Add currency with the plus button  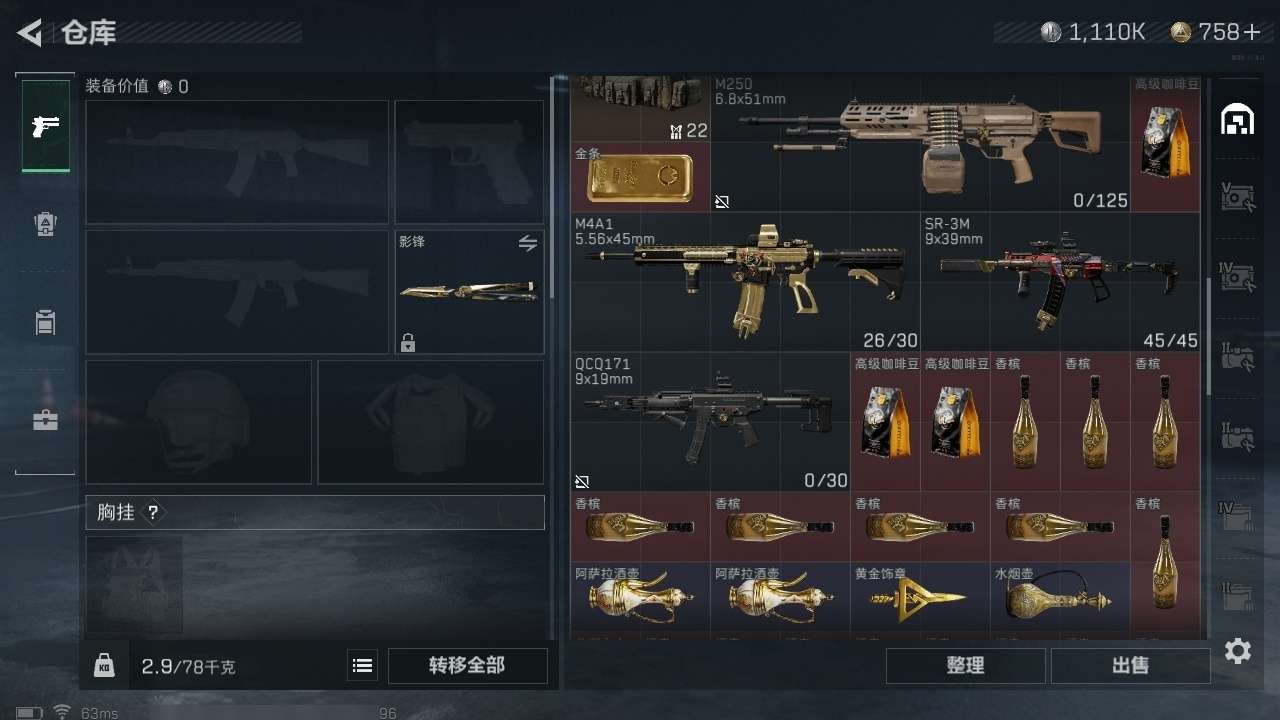1251,32
